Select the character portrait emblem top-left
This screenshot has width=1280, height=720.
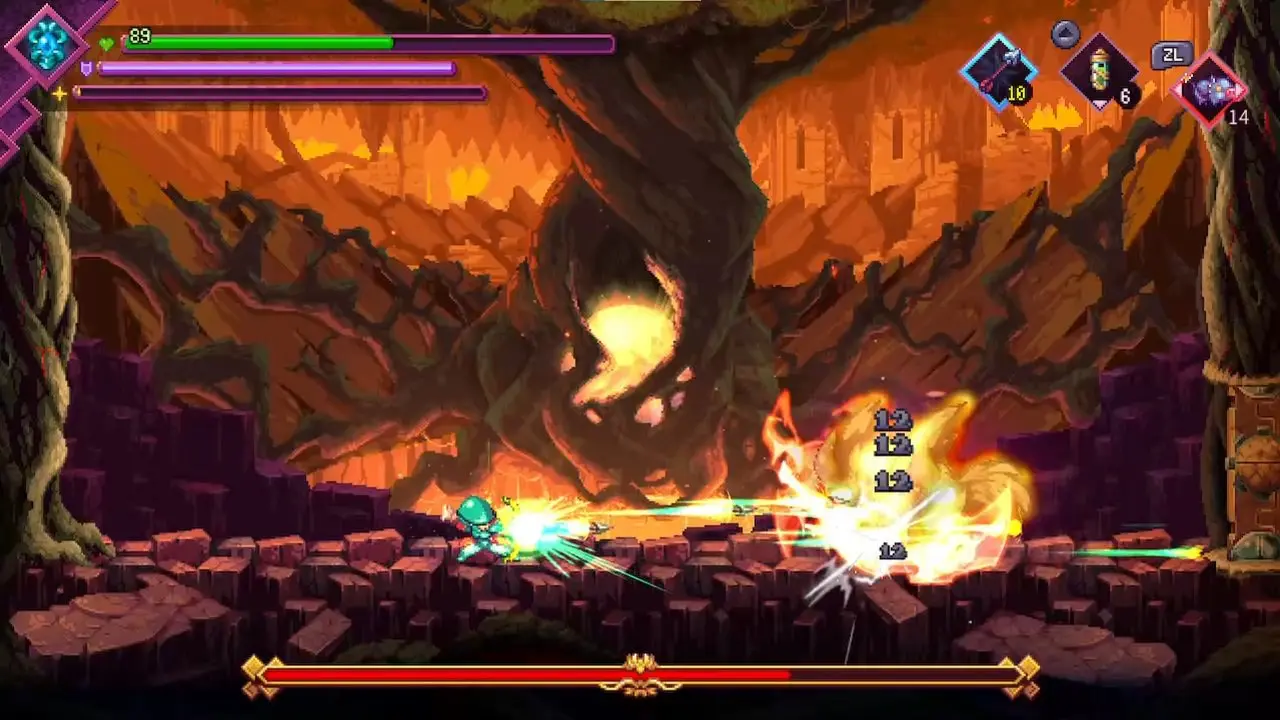(x=47, y=45)
